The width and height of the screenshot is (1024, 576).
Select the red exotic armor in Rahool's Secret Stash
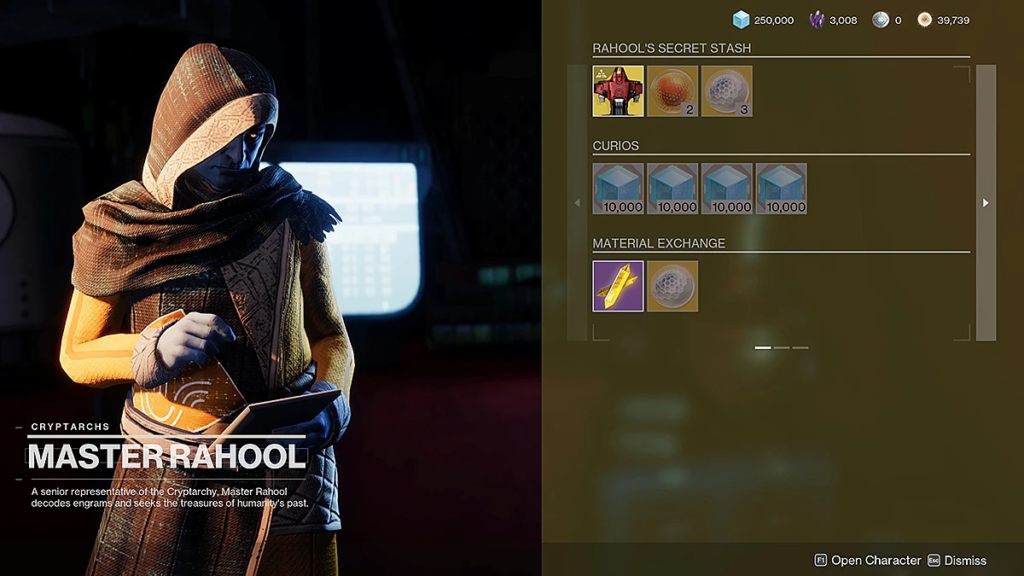pyautogui.click(x=618, y=92)
